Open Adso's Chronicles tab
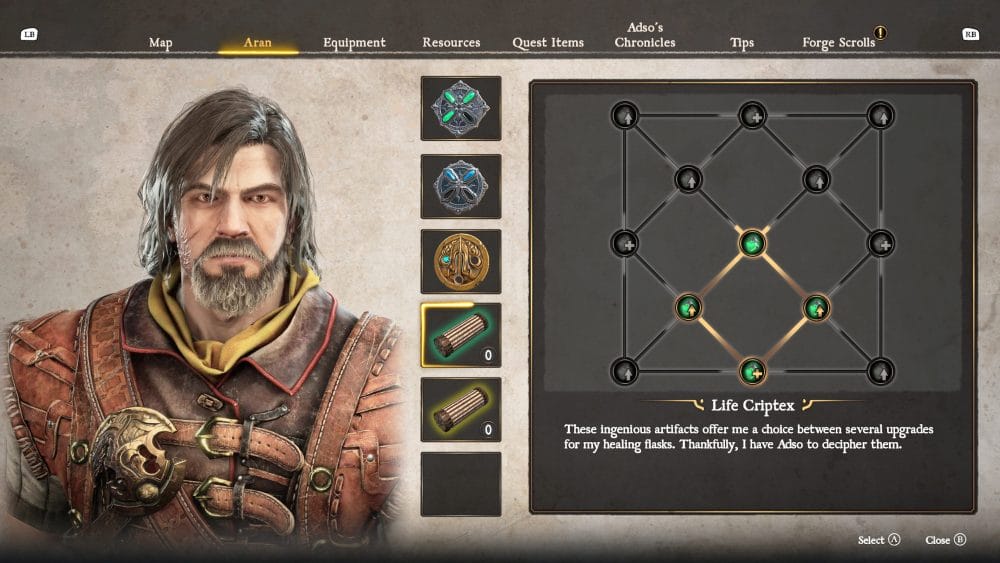Image resolution: width=1000 pixels, height=563 pixels. point(645,36)
